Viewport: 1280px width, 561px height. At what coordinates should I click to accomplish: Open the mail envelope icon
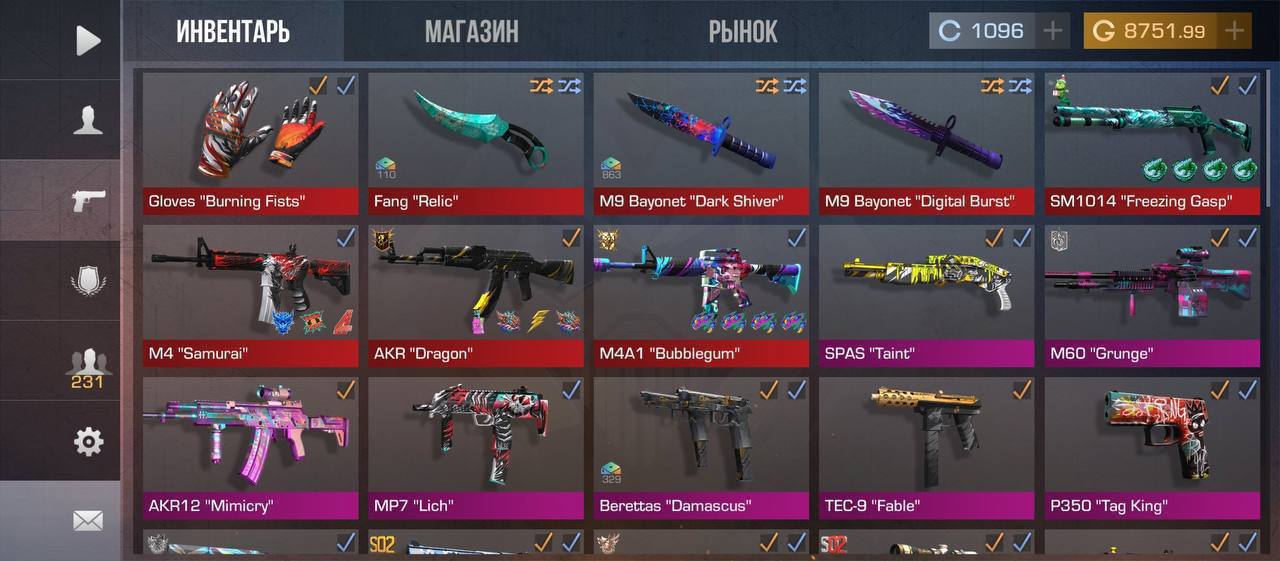pyautogui.click(x=88, y=520)
